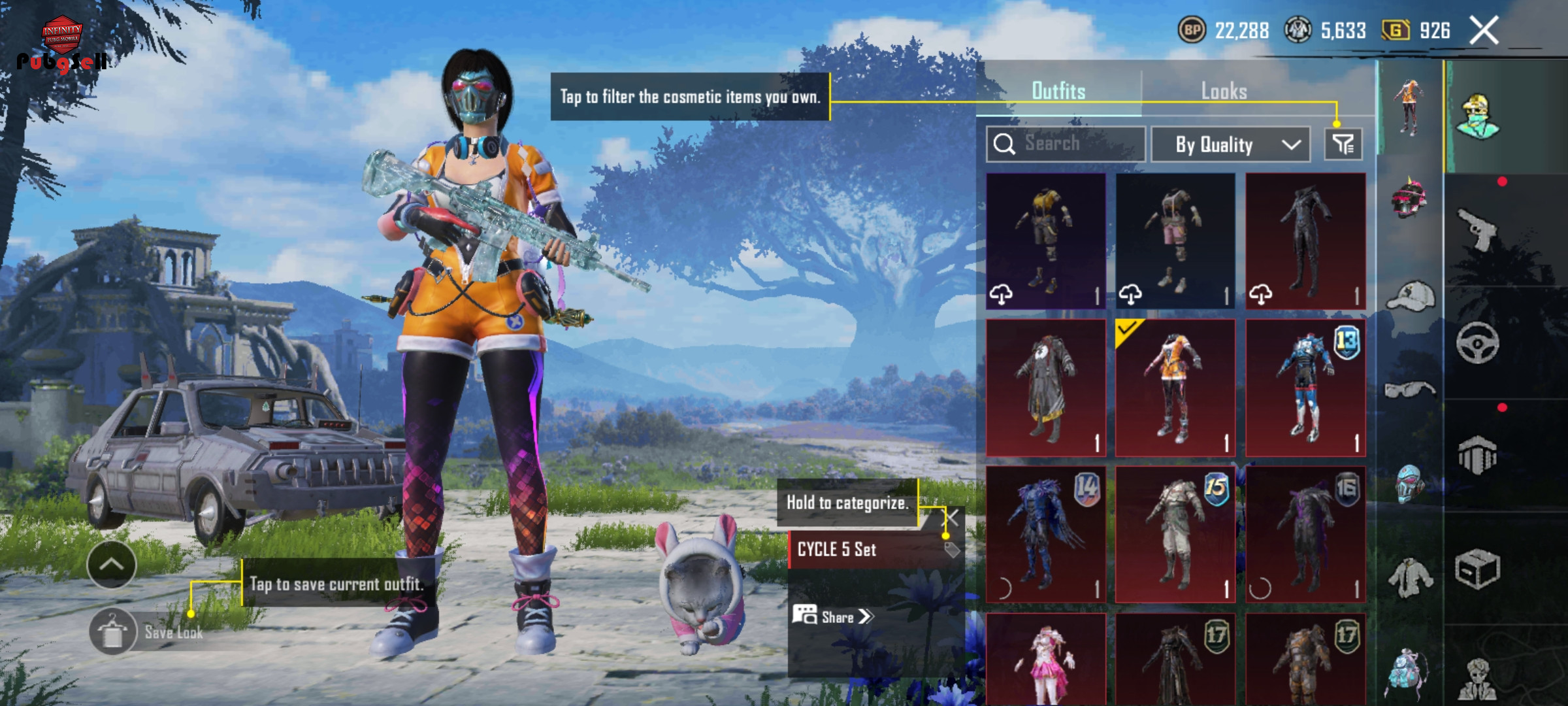Close the inventory with the top-right X

pyautogui.click(x=1484, y=31)
